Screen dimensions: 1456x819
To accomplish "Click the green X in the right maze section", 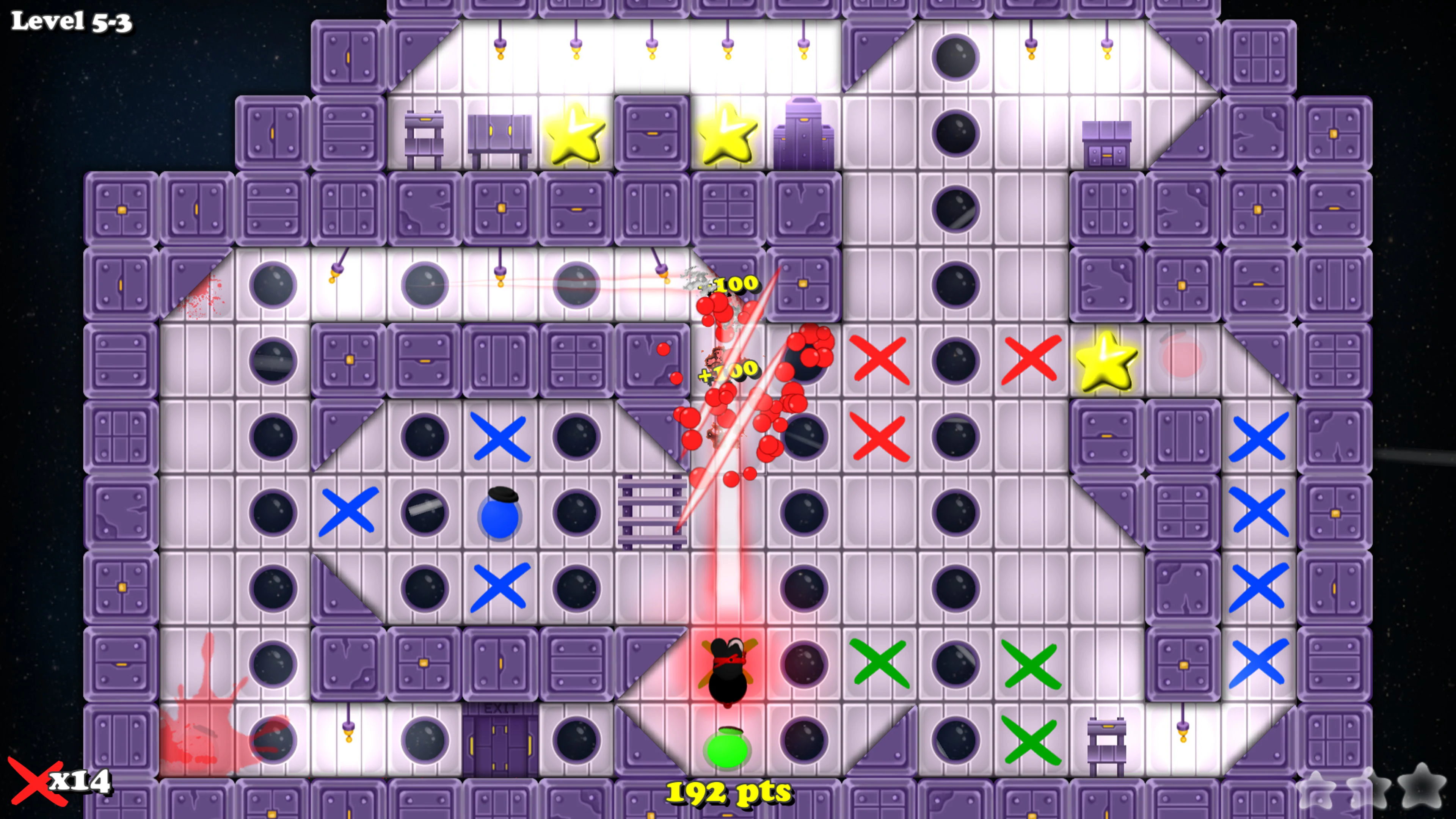I will point(1032,664).
